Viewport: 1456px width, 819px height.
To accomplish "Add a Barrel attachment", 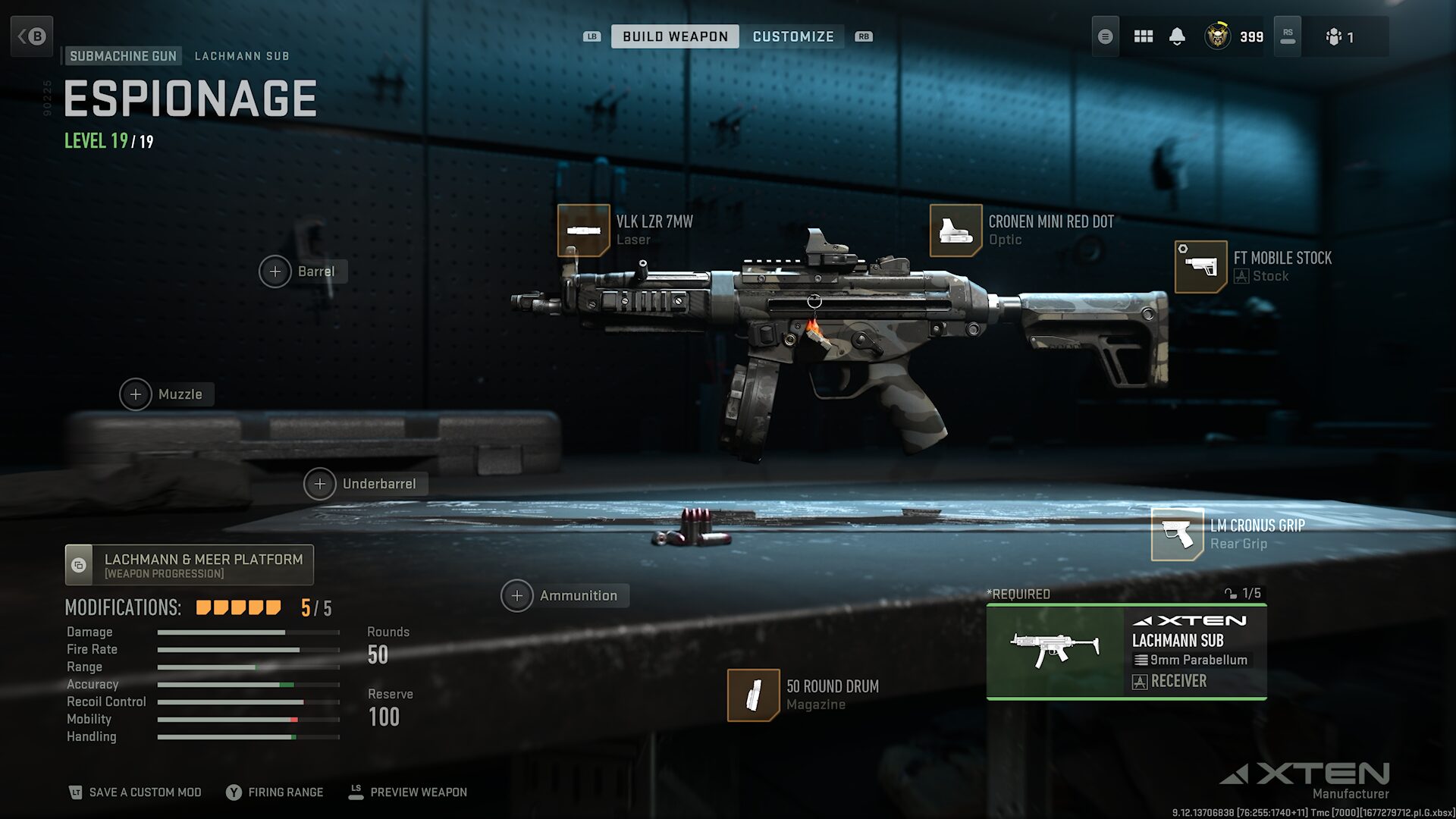I will [275, 271].
